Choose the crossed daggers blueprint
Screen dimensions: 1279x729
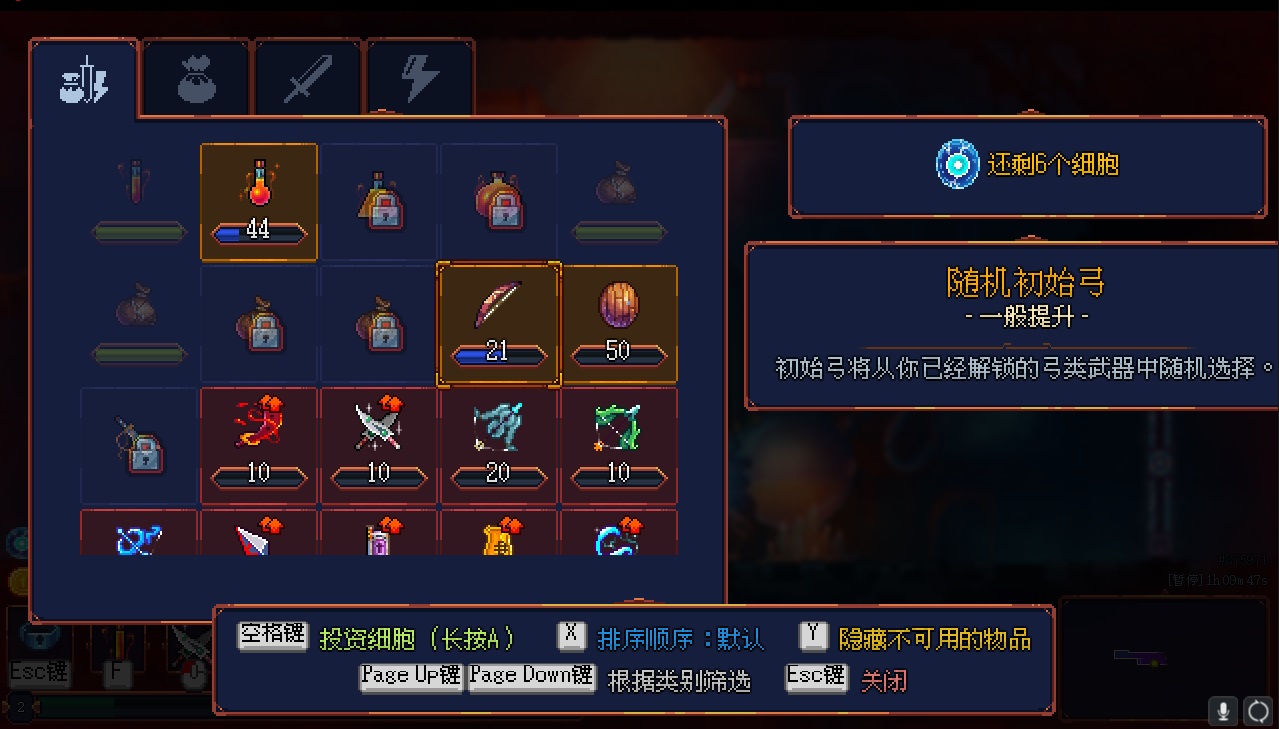click(x=379, y=445)
